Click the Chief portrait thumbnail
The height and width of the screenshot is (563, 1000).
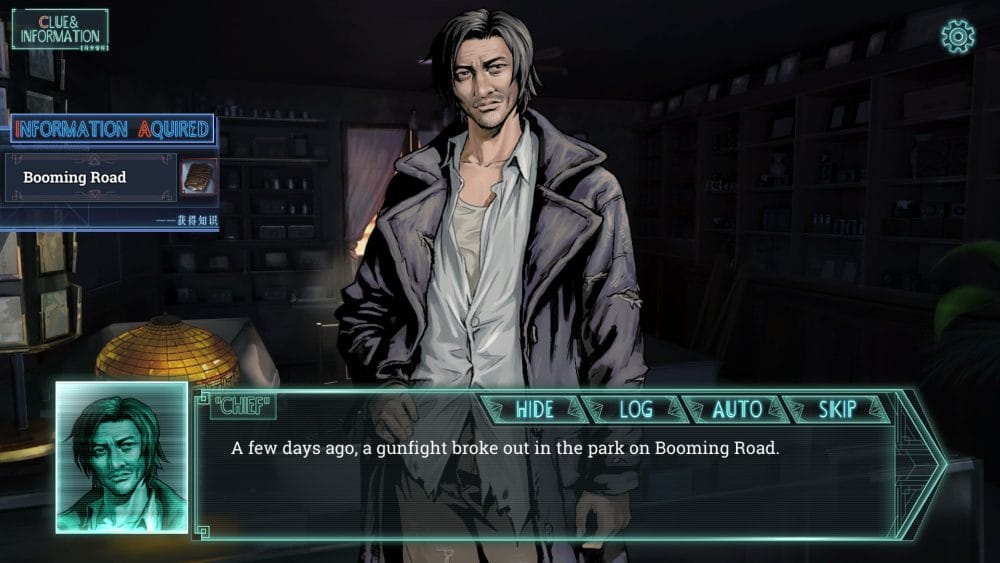(121, 457)
